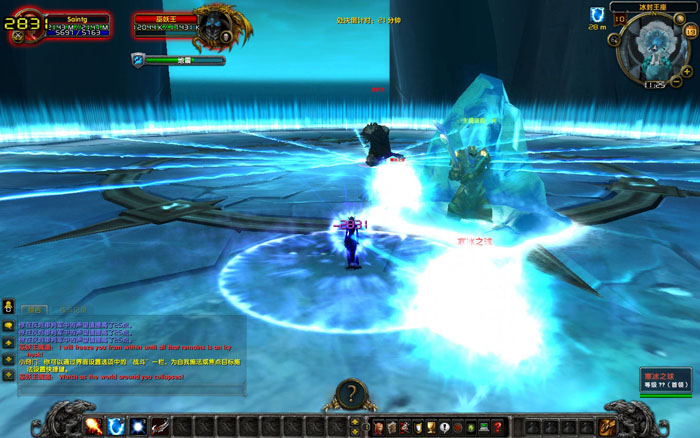Open the red question mark help micro button
This screenshot has width=700, height=438.
[496, 428]
